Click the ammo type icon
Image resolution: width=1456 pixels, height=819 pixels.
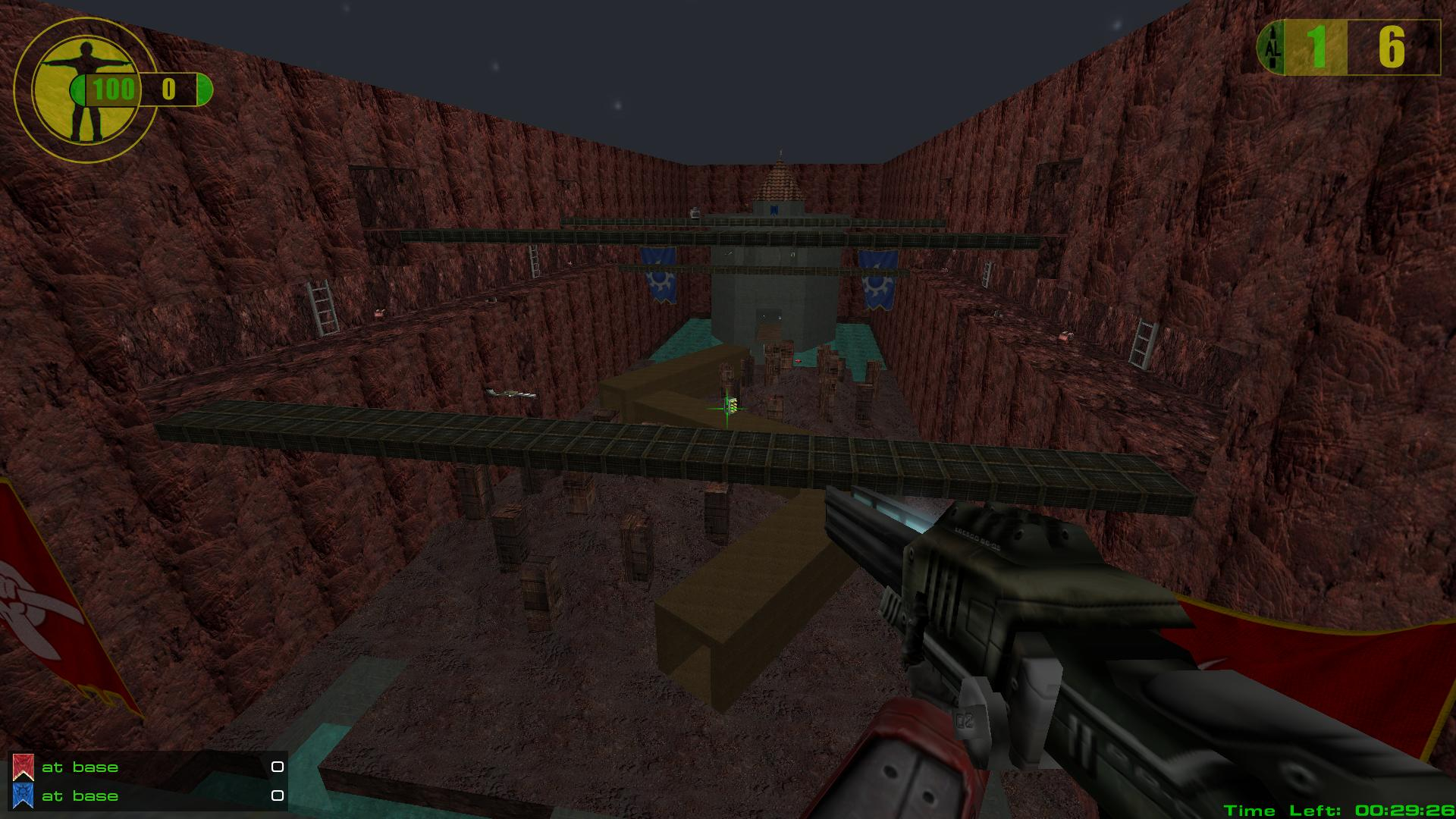[1272, 49]
